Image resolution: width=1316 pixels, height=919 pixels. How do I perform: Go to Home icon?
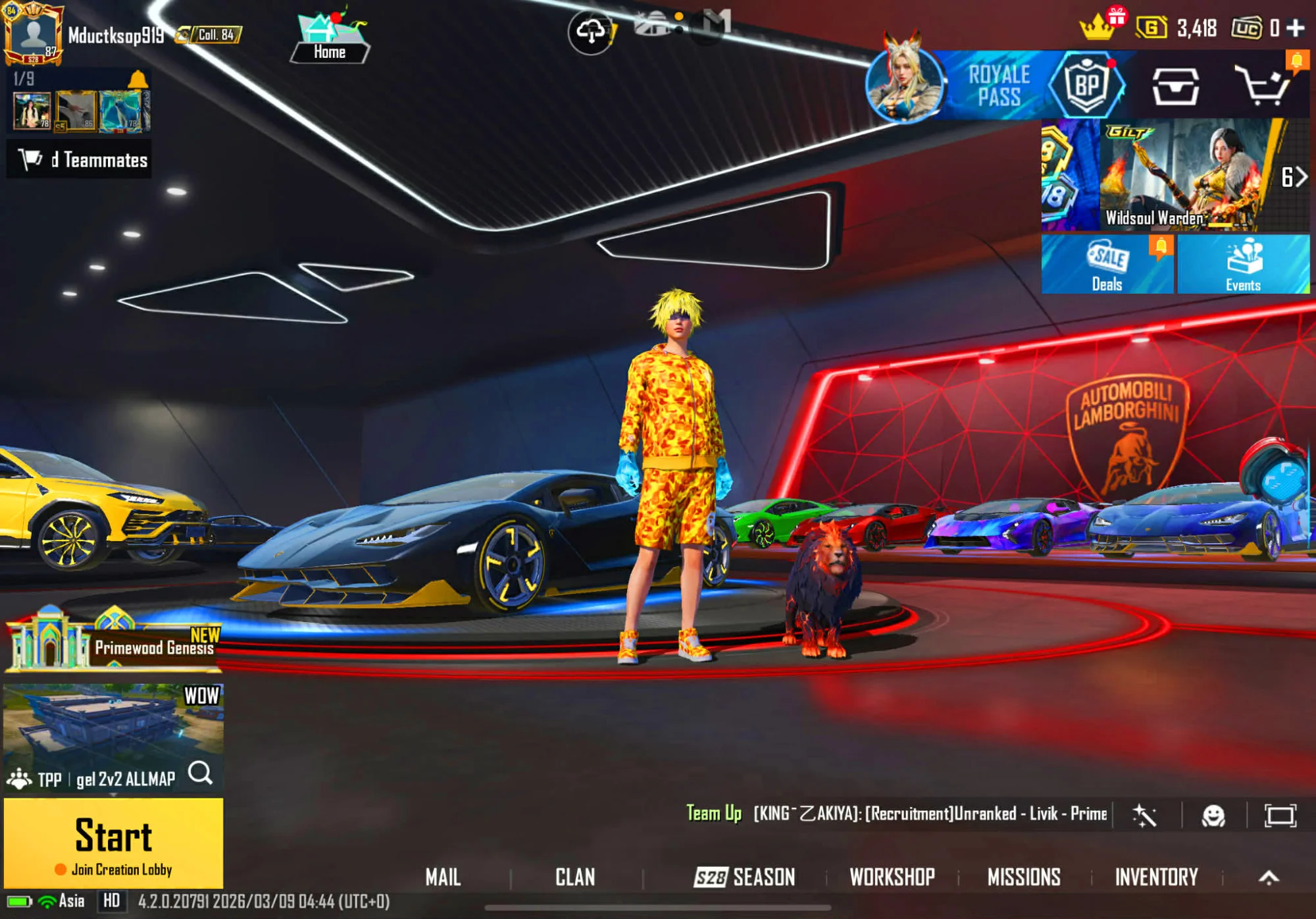[329, 38]
